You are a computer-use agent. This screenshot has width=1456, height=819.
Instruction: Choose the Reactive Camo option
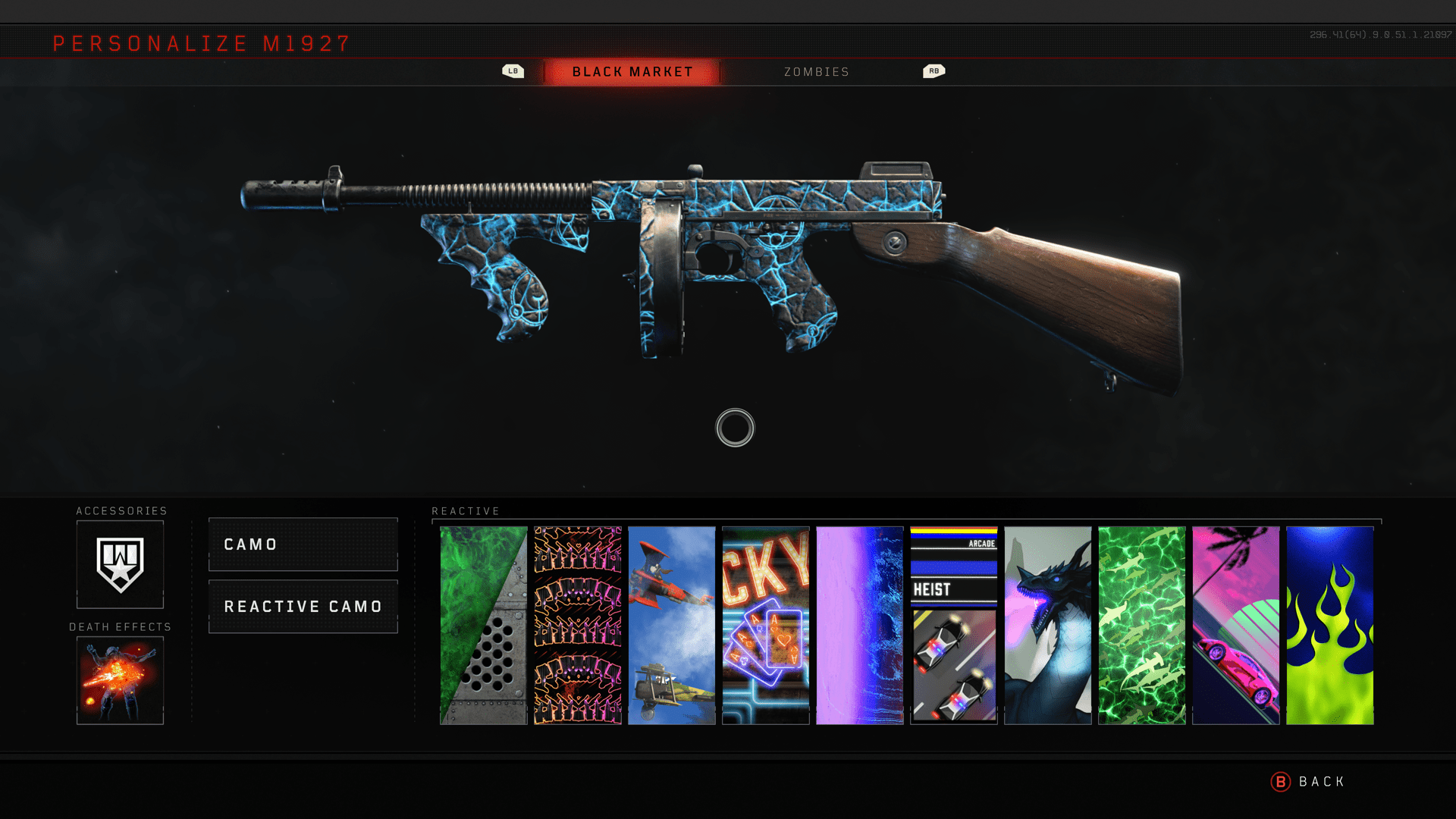point(303,607)
